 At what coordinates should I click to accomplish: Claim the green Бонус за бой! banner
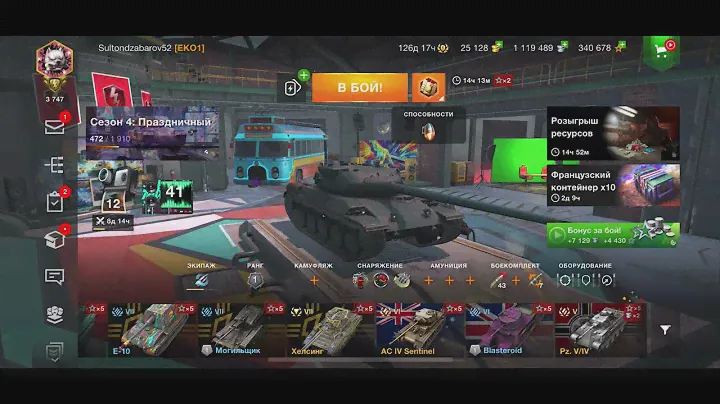[x=613, y=234]
